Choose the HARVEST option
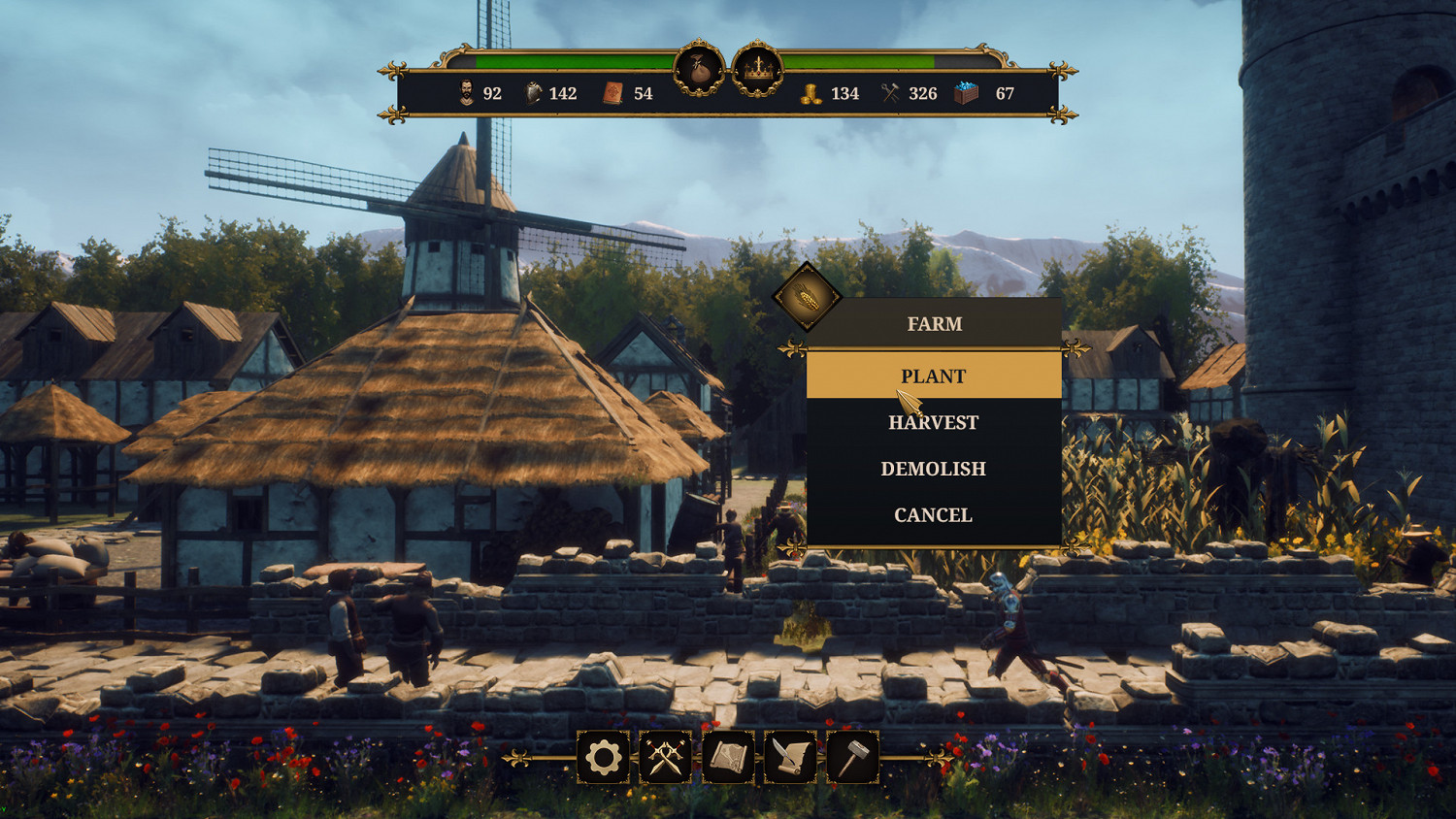The width and height of the screenshot is (1456, 819). point(934,422)
